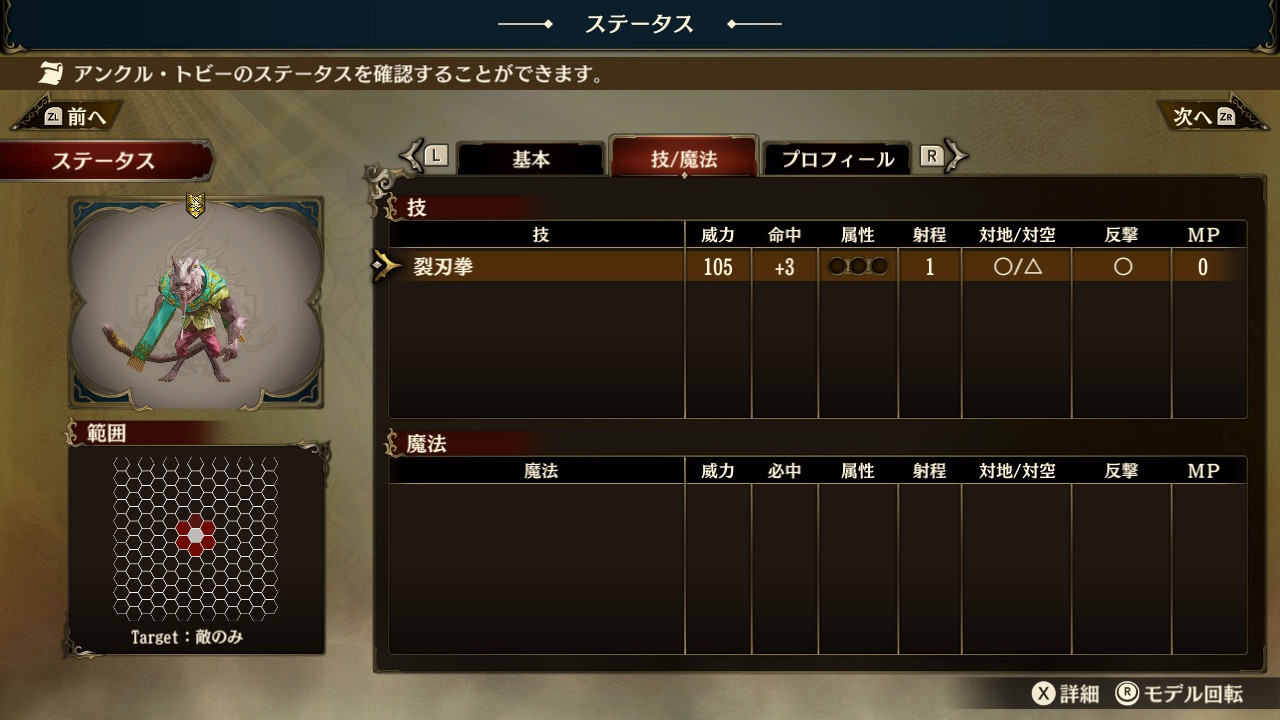Switch to the 基本 tab
This screenshot has width=1280, height=720.
coord(531,159)
